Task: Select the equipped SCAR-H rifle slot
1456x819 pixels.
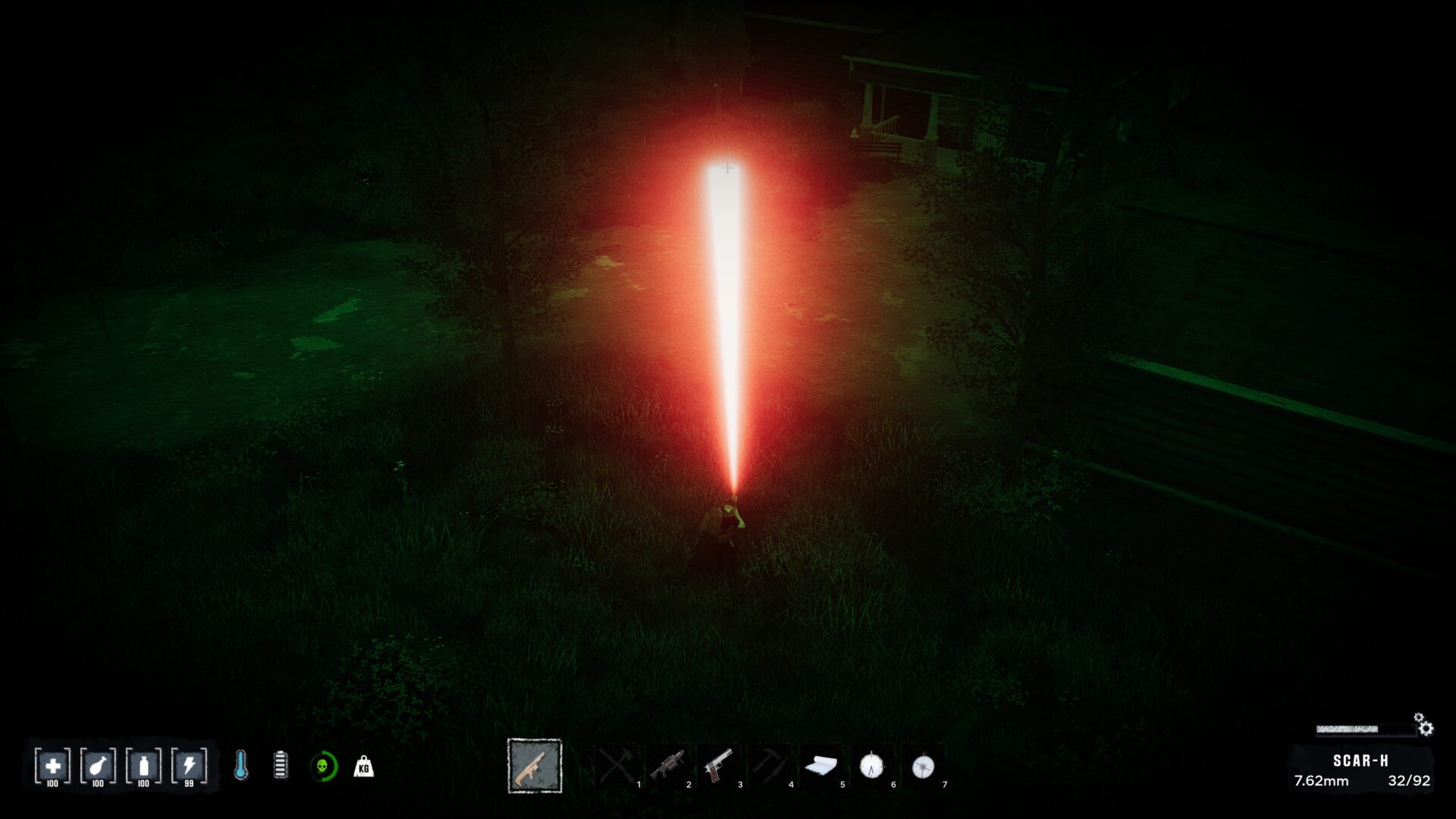Action: pos(535,766)
